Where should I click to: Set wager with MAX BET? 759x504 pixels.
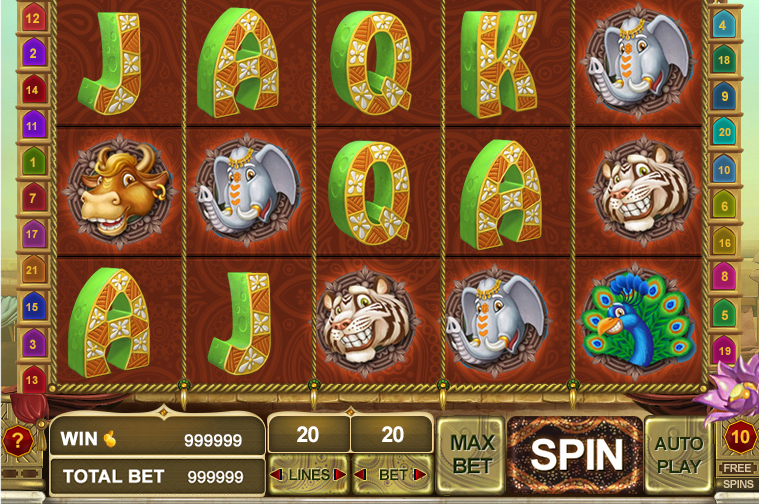(x=471, y=454)
